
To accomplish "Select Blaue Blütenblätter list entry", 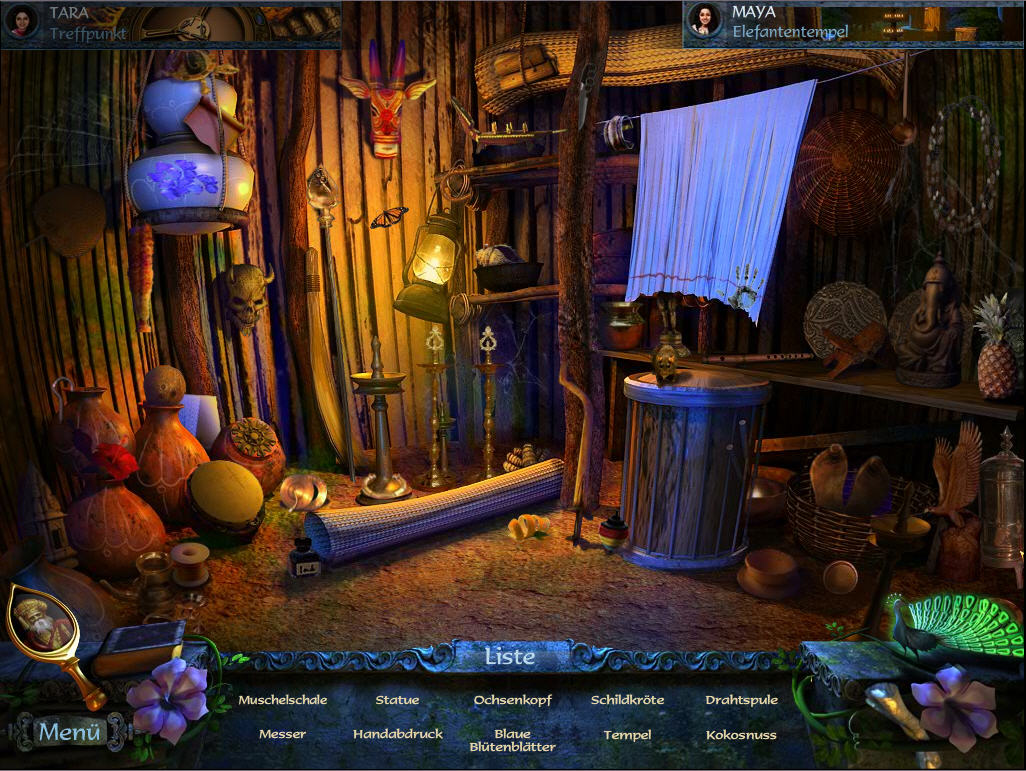I will [x=512, y=740].
